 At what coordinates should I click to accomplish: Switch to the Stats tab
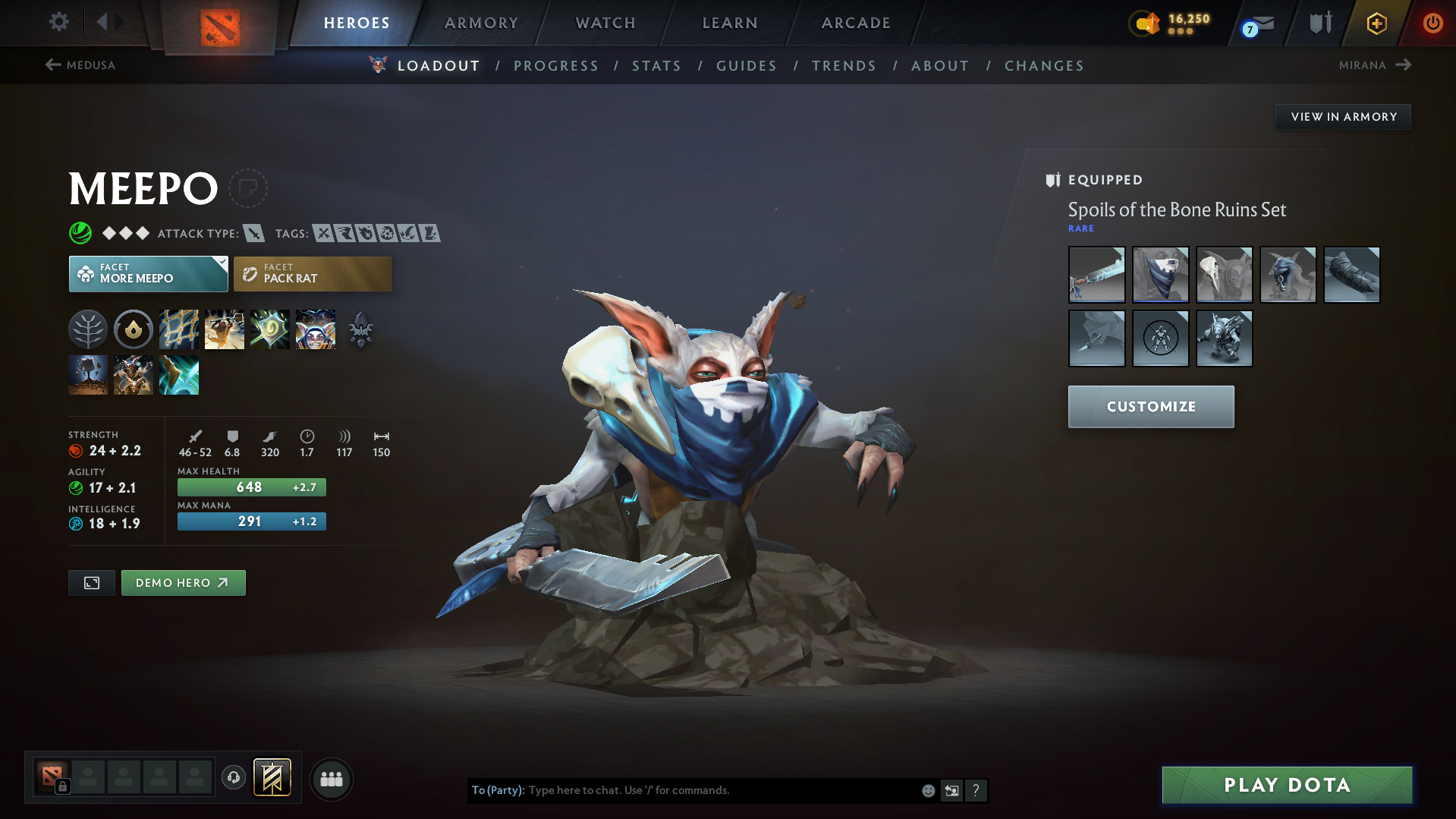pos(656,65)
